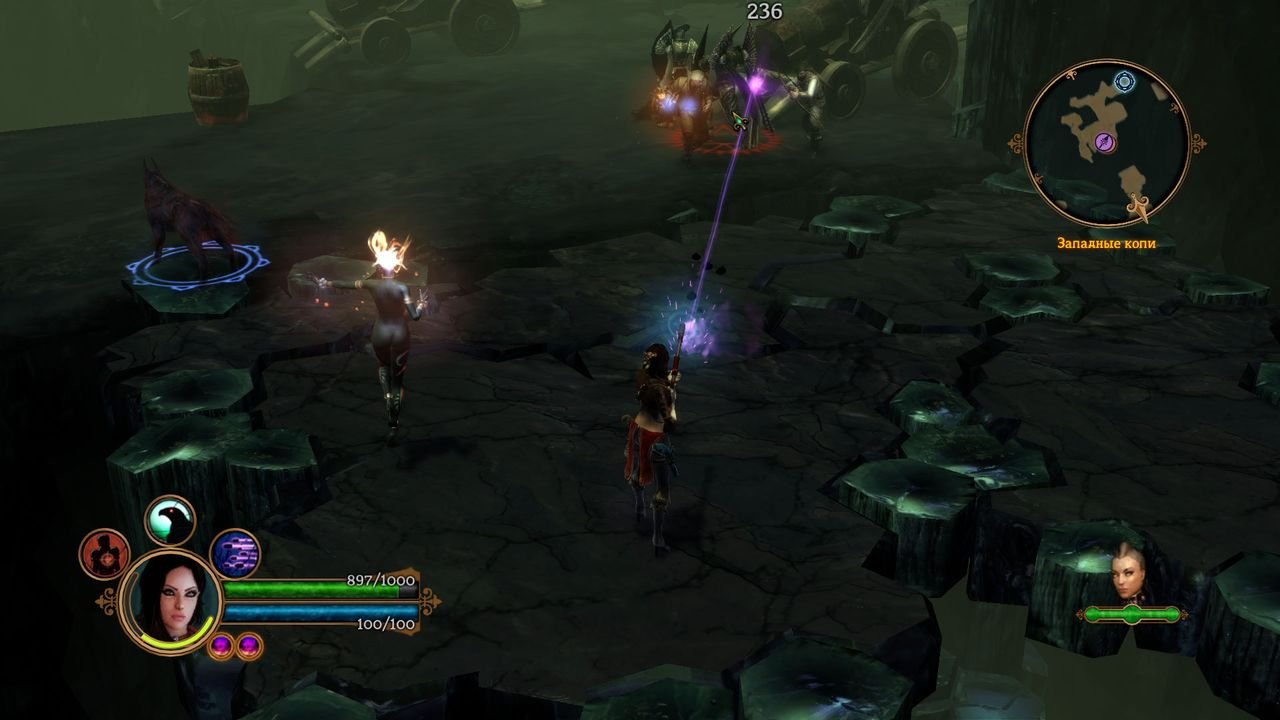Viewport: 1280px width, 720px height.
Task: Select the companion portrait with mohawk
Action: pos(1129,575)
